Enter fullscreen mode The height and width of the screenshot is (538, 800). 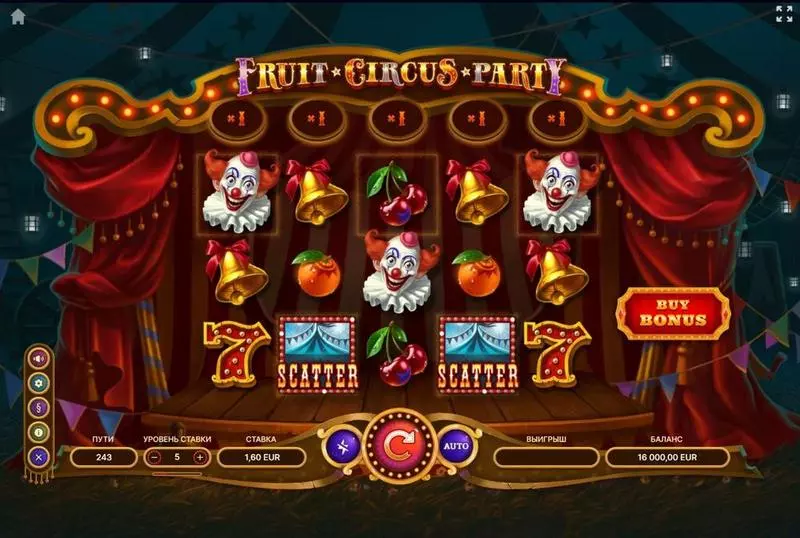point(784,14)
